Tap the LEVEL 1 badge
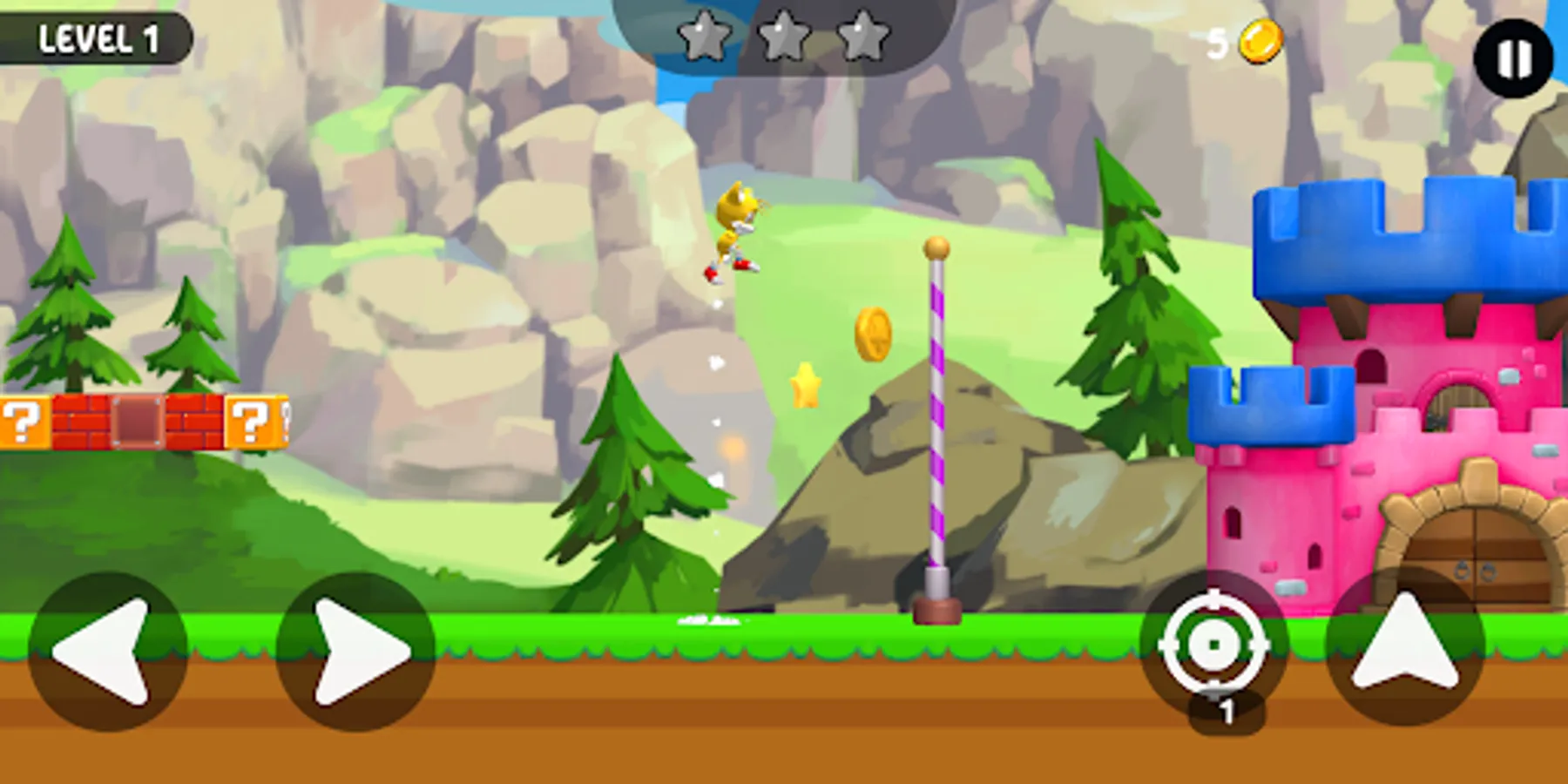 98,37
